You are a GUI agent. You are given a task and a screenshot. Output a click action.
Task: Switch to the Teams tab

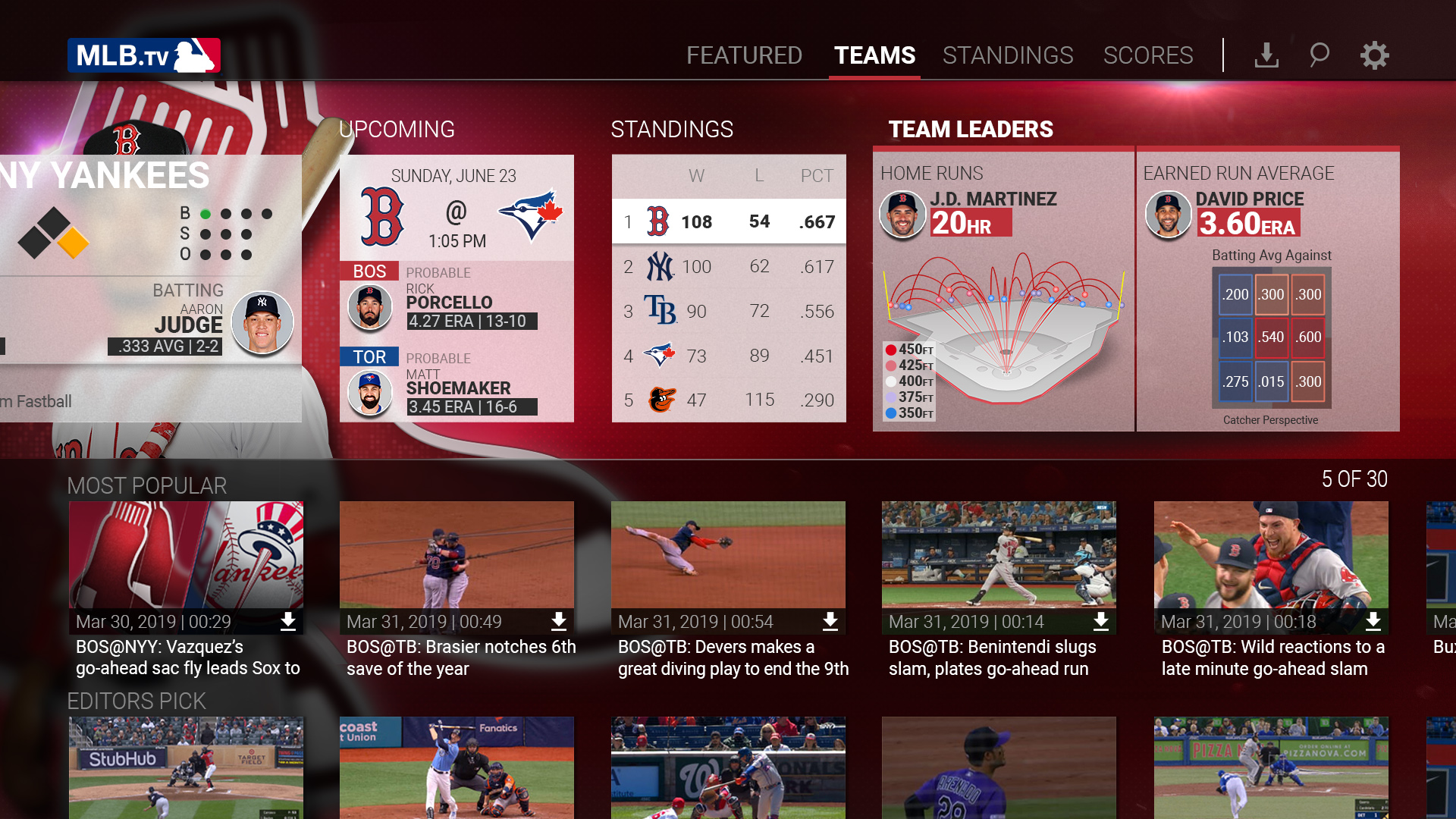[874, 55]
